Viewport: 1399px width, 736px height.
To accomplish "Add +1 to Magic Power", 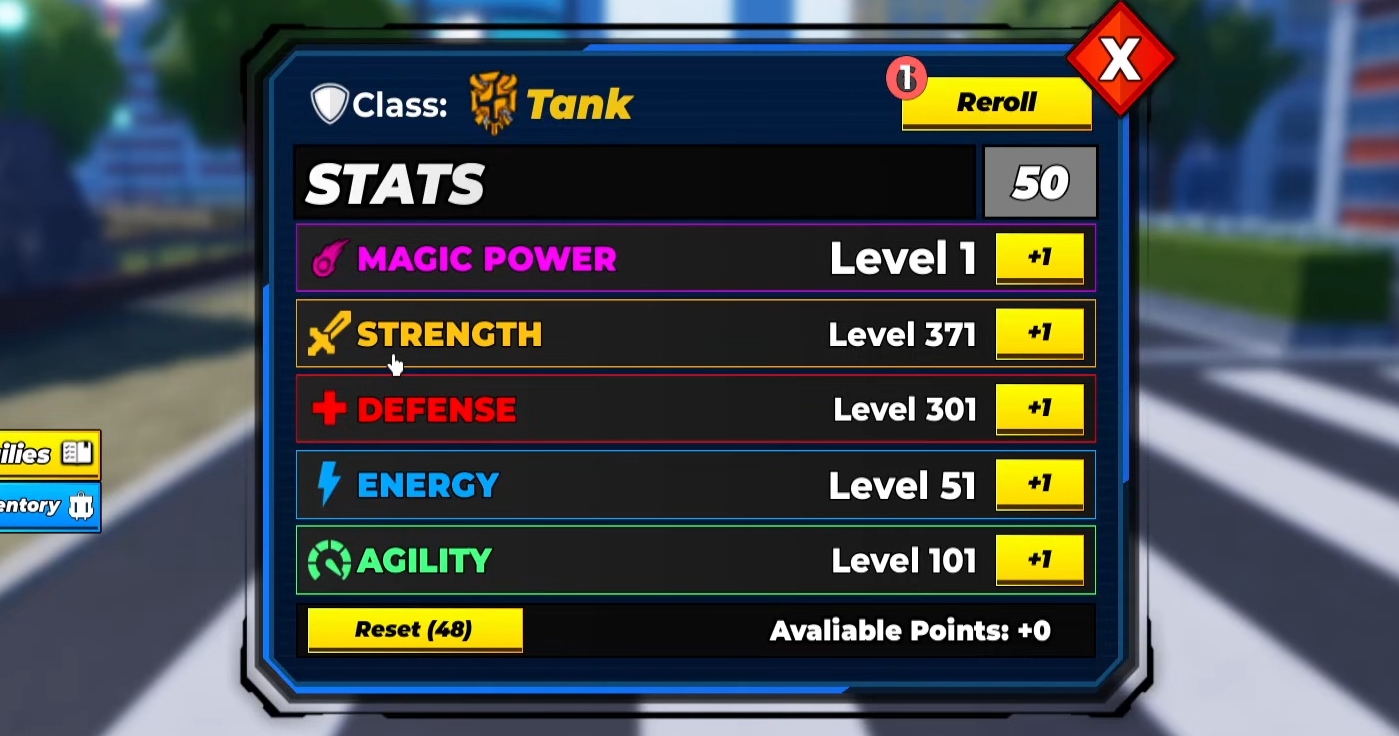I will point(1039,258).
